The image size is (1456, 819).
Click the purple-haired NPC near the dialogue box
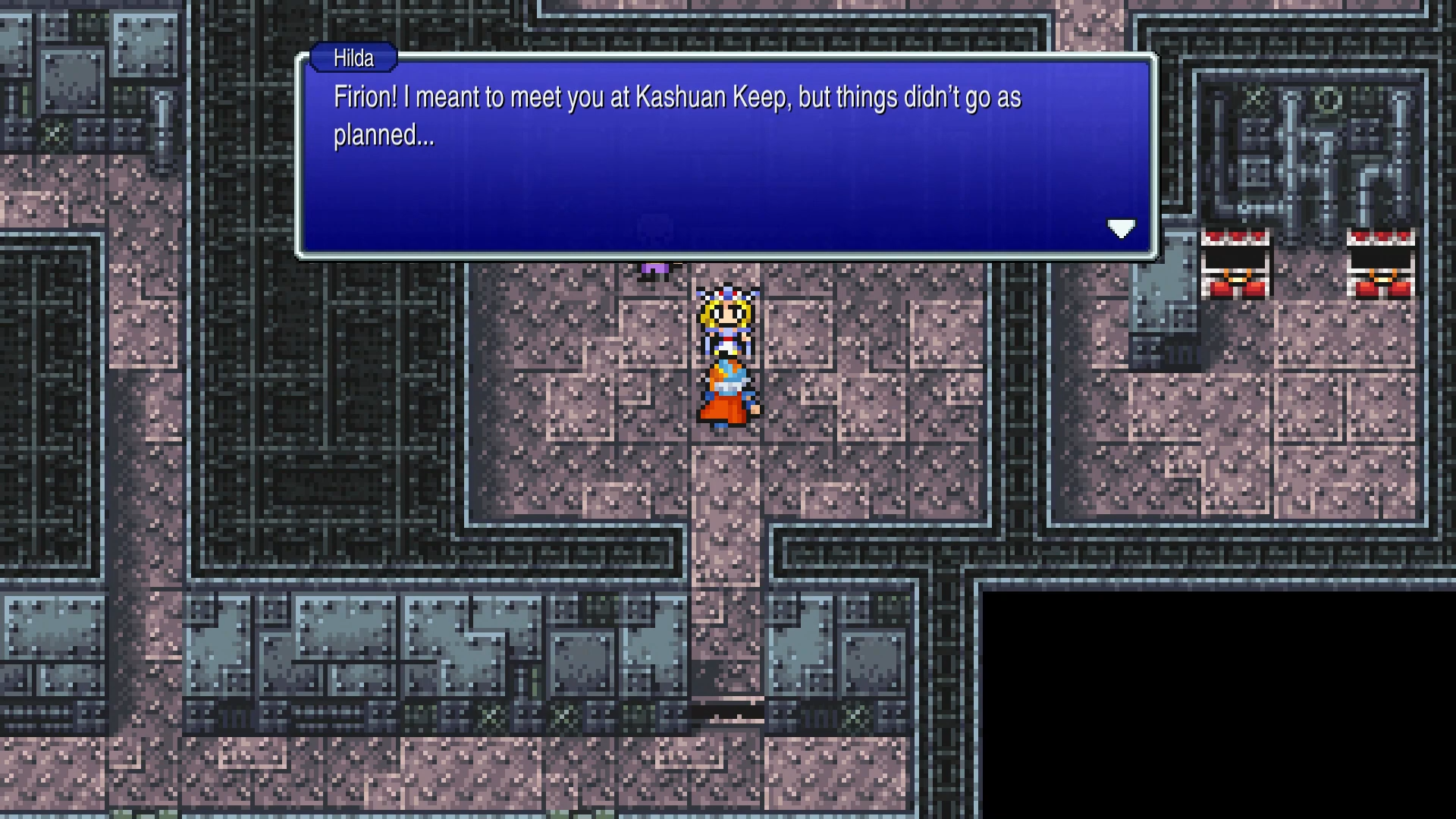coord(656,267)
